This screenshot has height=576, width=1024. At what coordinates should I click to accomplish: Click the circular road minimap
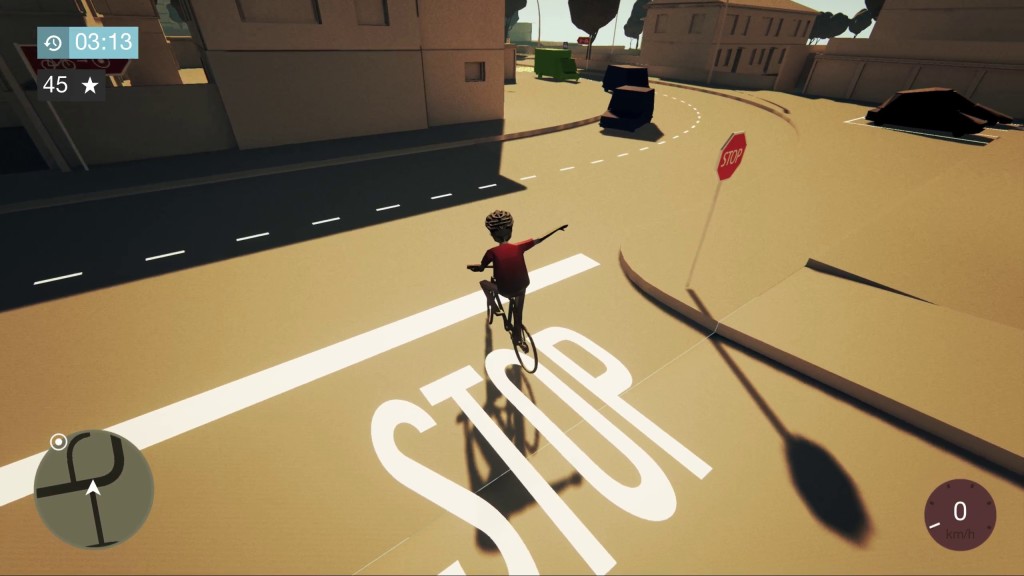coord(94,490)
